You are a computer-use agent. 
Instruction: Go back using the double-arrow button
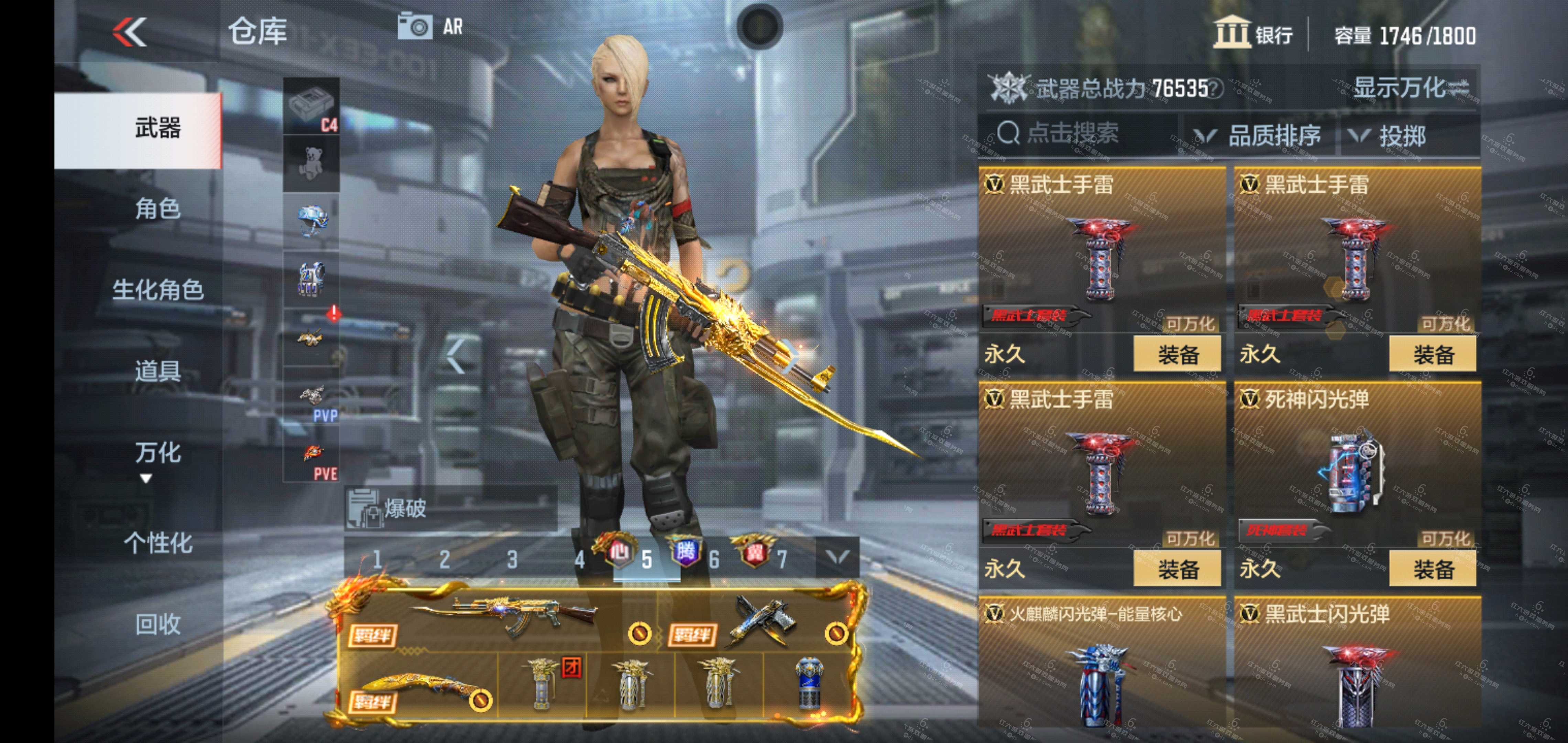pyautogui.click(x=130, y=32)
